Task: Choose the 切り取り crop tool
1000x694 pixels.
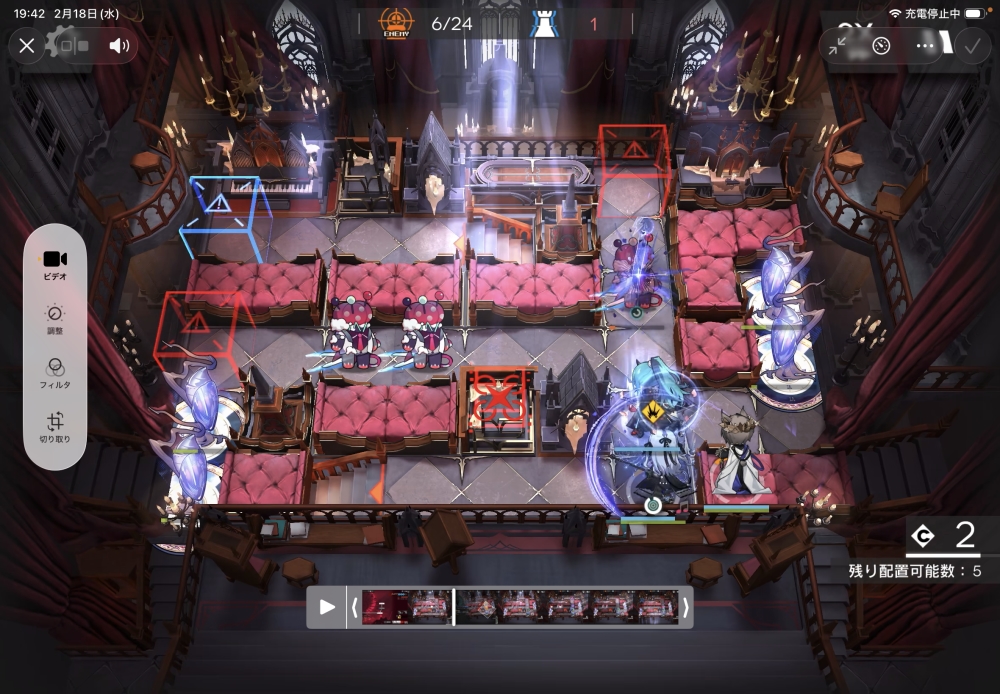Action: (x=55, y=427)
